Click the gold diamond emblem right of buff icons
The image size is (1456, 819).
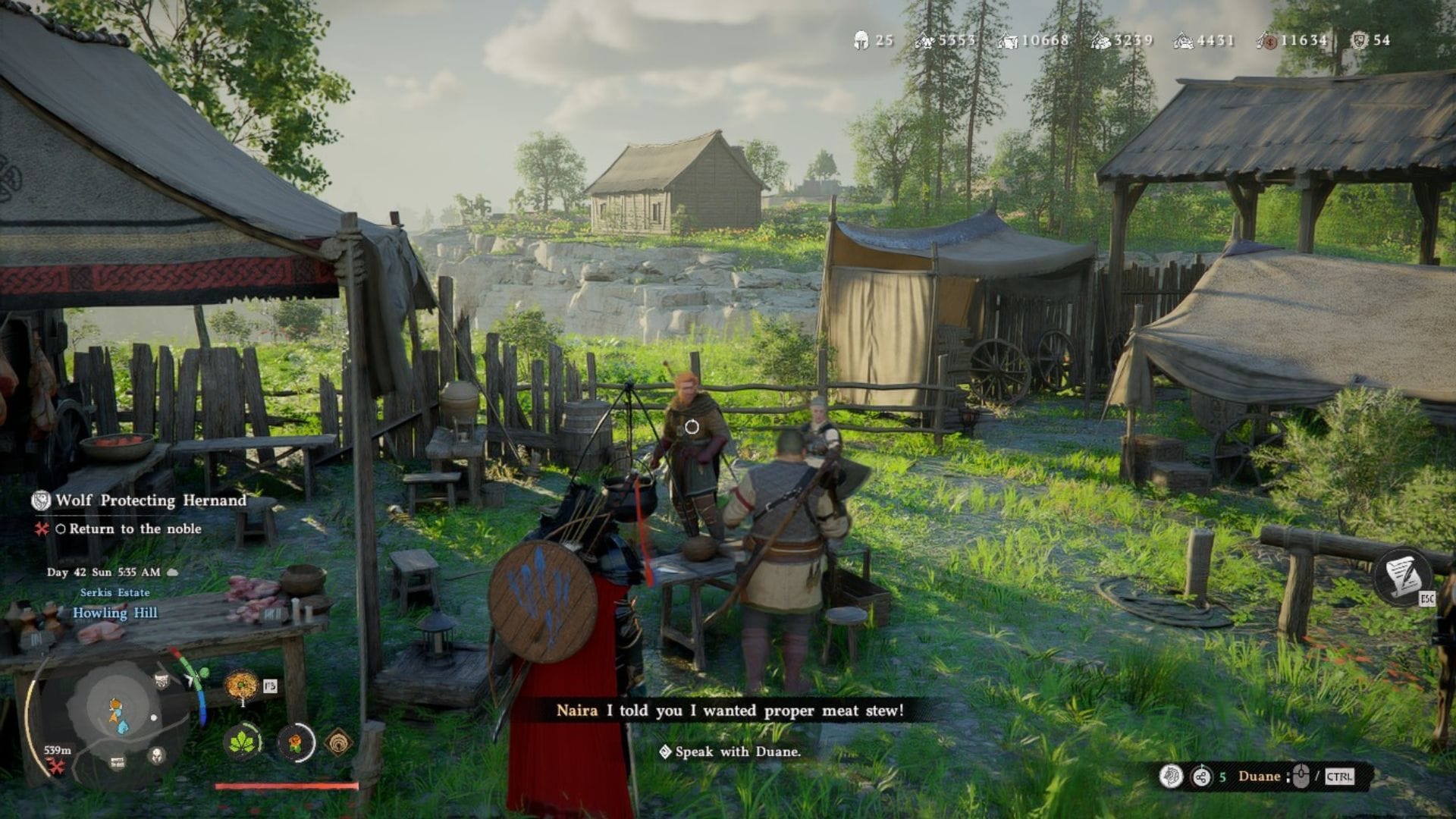pos(339,742)
